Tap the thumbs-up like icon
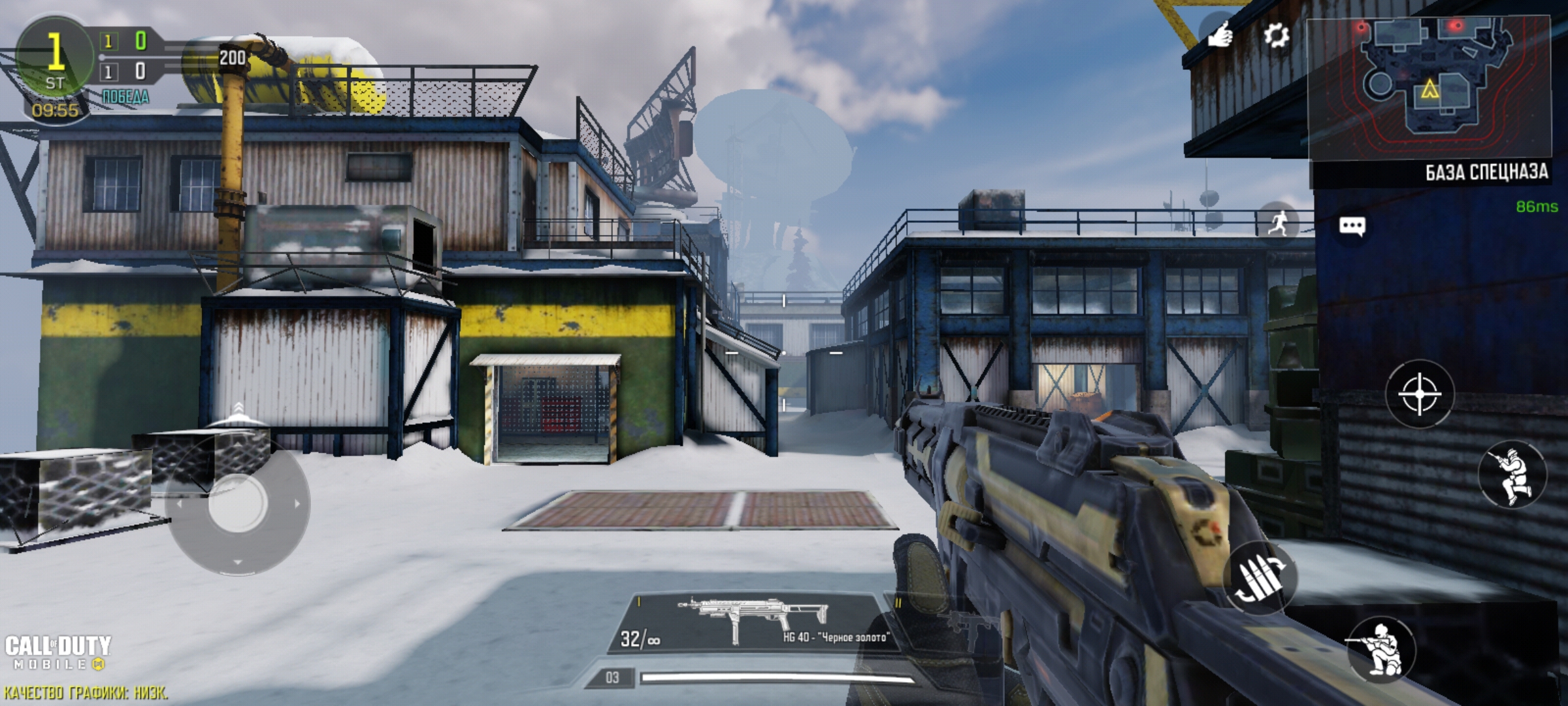1568x706 pixels. coord(1219,34)
